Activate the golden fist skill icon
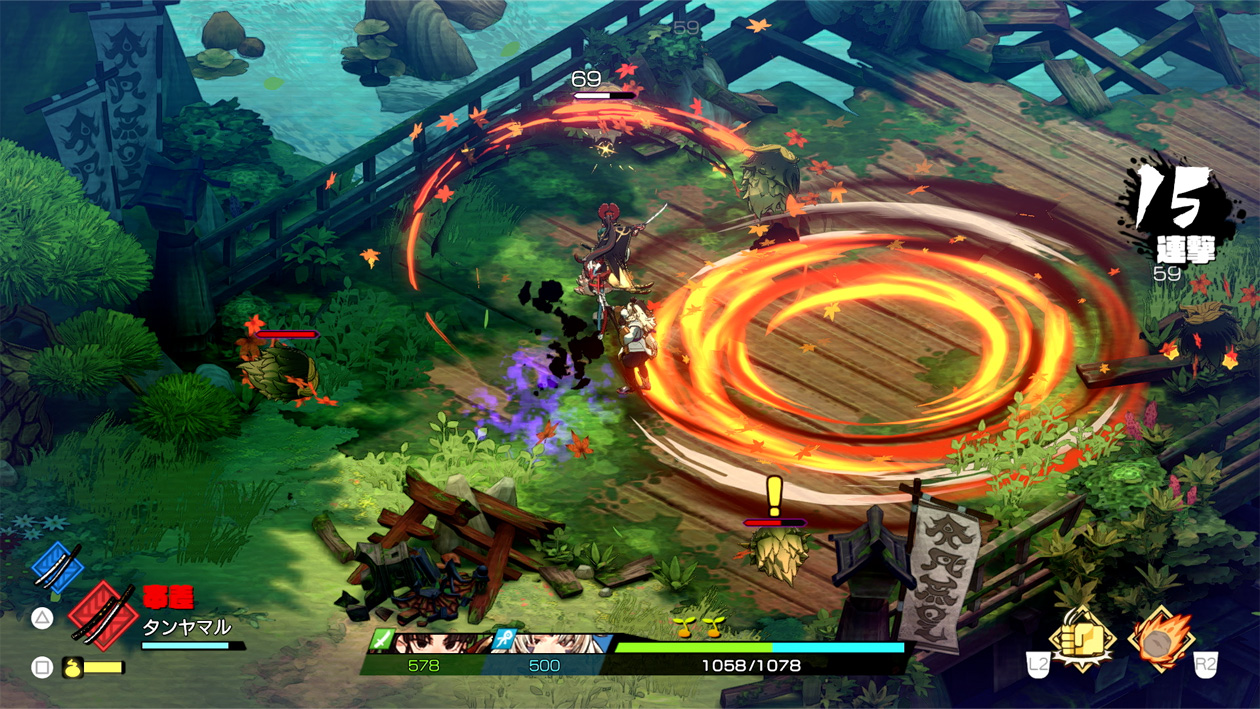 pos(1083,639)
